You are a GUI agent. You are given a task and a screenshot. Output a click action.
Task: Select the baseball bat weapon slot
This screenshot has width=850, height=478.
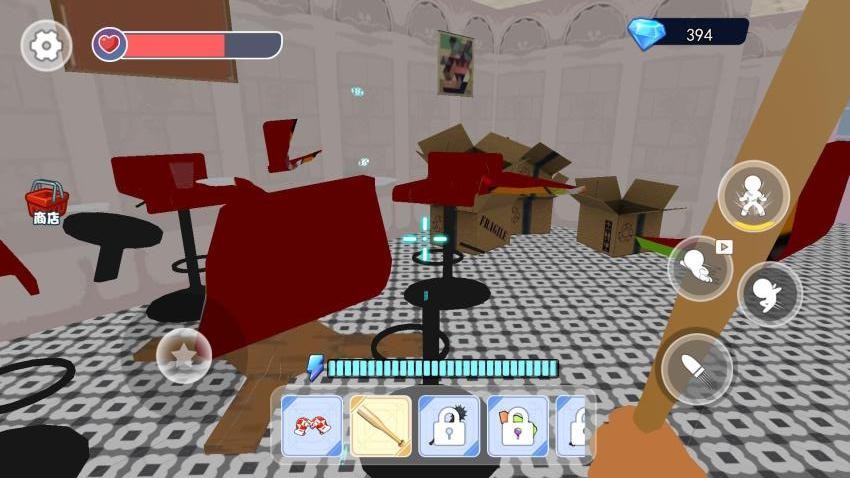pos(381,426)
